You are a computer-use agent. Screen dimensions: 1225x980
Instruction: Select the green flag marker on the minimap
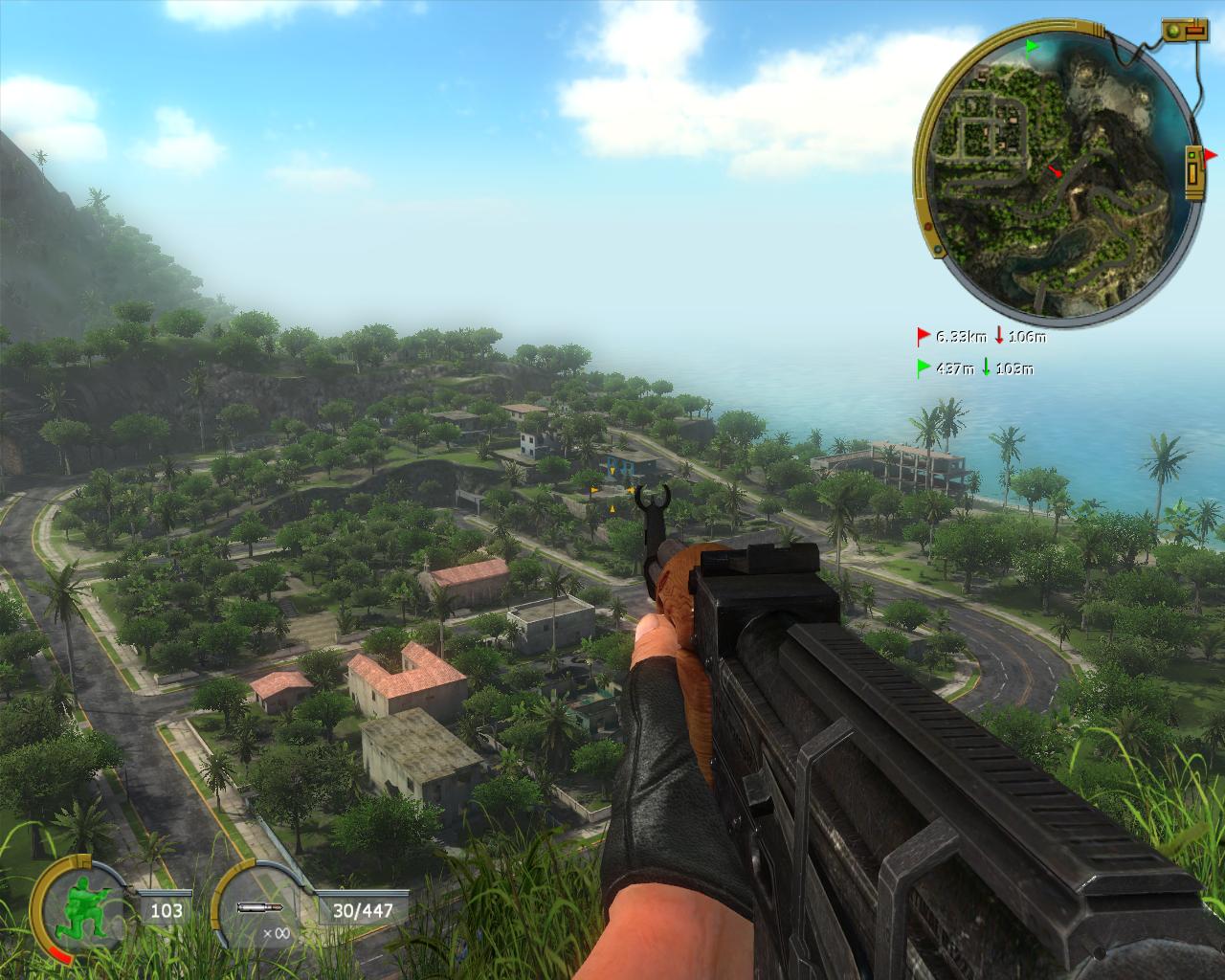pos(1032,45)
